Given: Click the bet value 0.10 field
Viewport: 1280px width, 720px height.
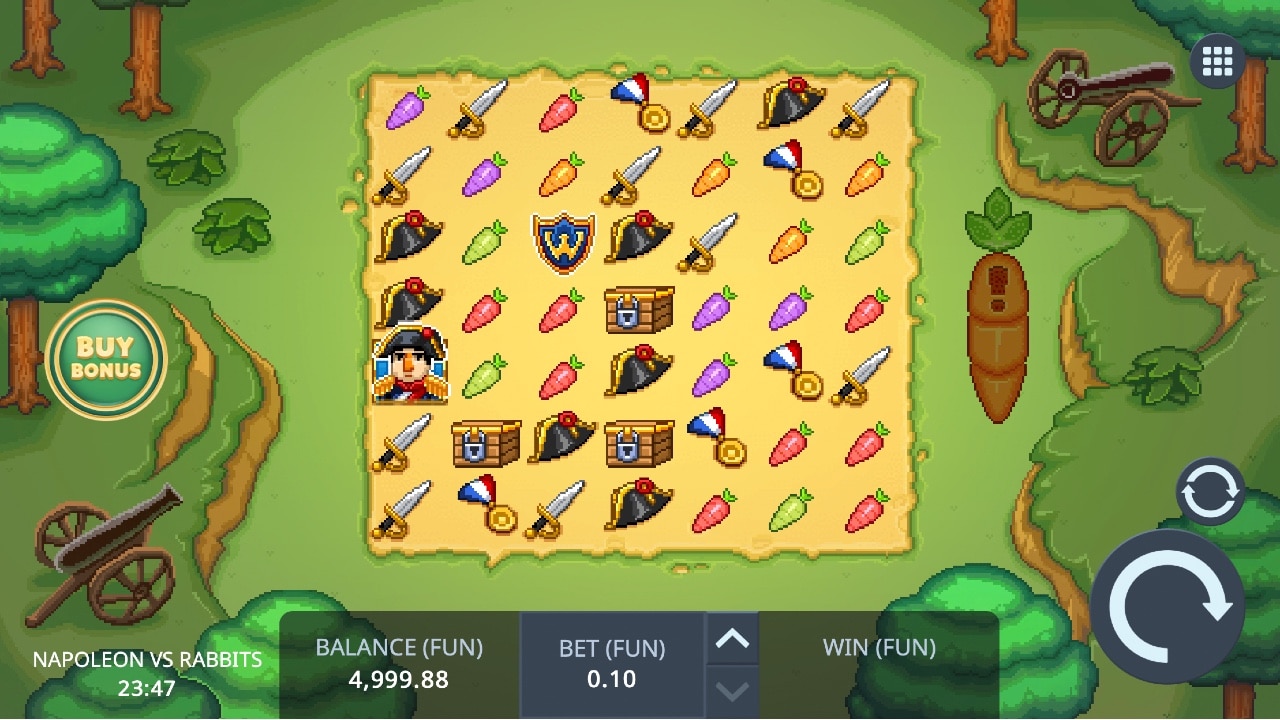Looking at the screenshot, I should [x=613, y=679].
